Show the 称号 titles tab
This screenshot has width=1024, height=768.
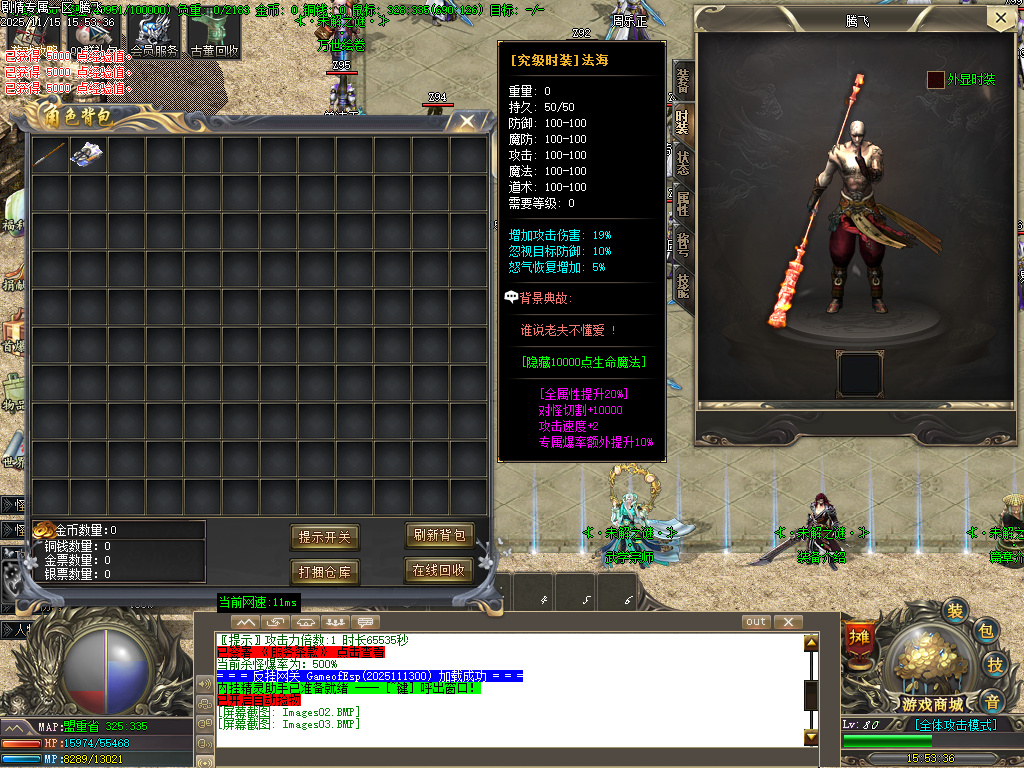pyautogui.click(x=682, y=244)
